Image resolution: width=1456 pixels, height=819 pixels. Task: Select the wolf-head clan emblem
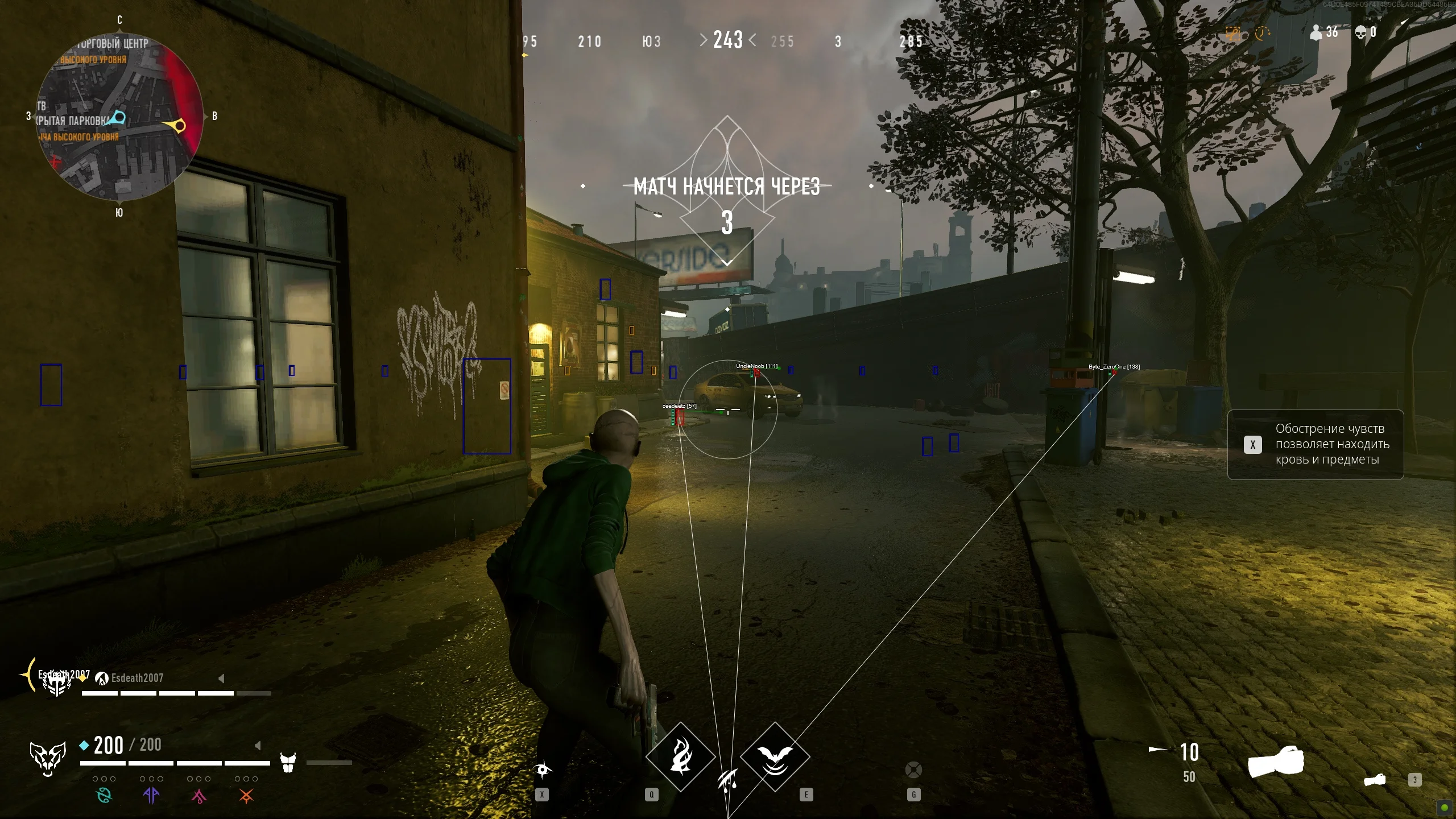tap(48, 758)
